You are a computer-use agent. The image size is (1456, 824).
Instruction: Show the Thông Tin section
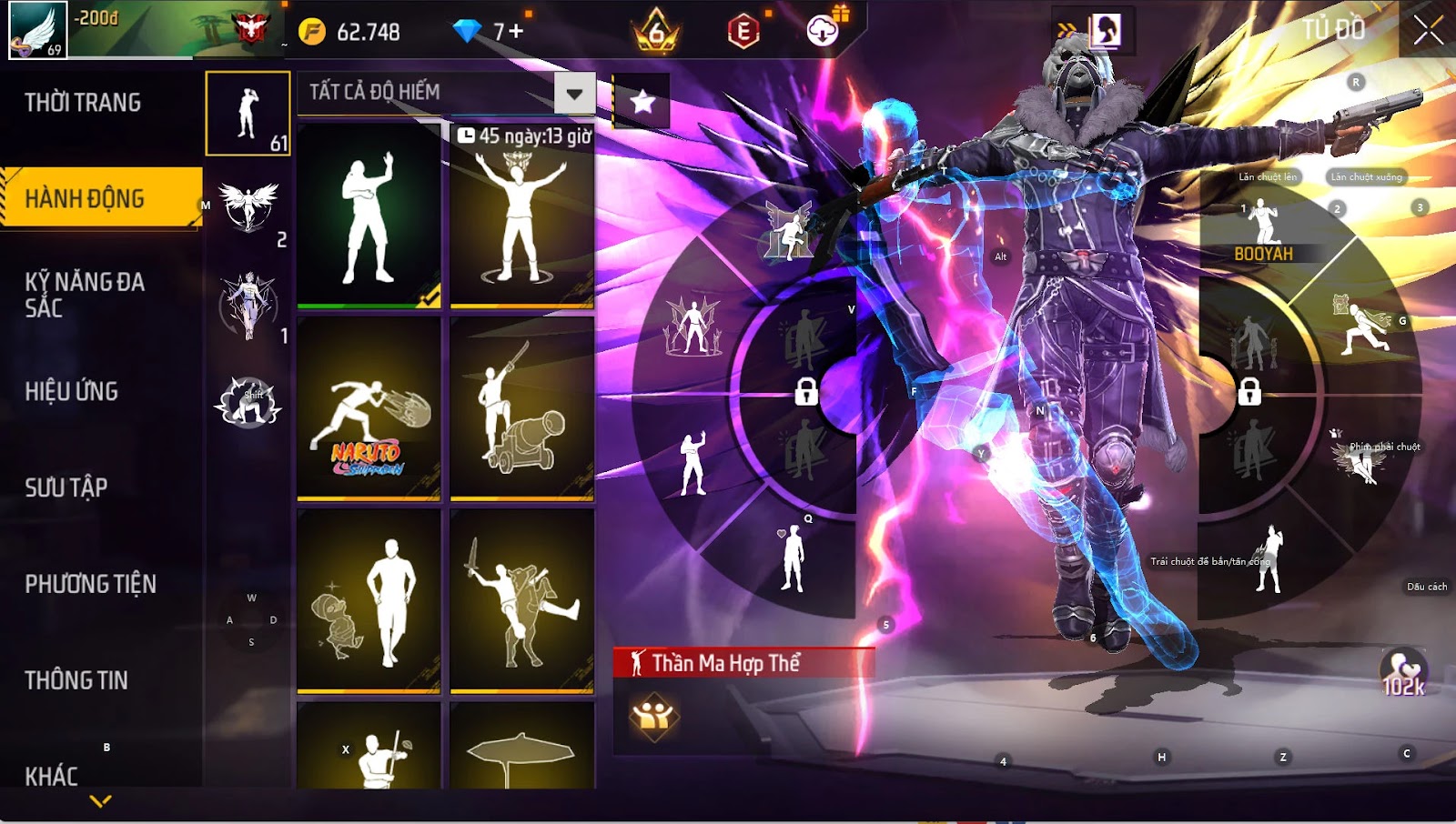pyautogui.click(x=76, y=680)
